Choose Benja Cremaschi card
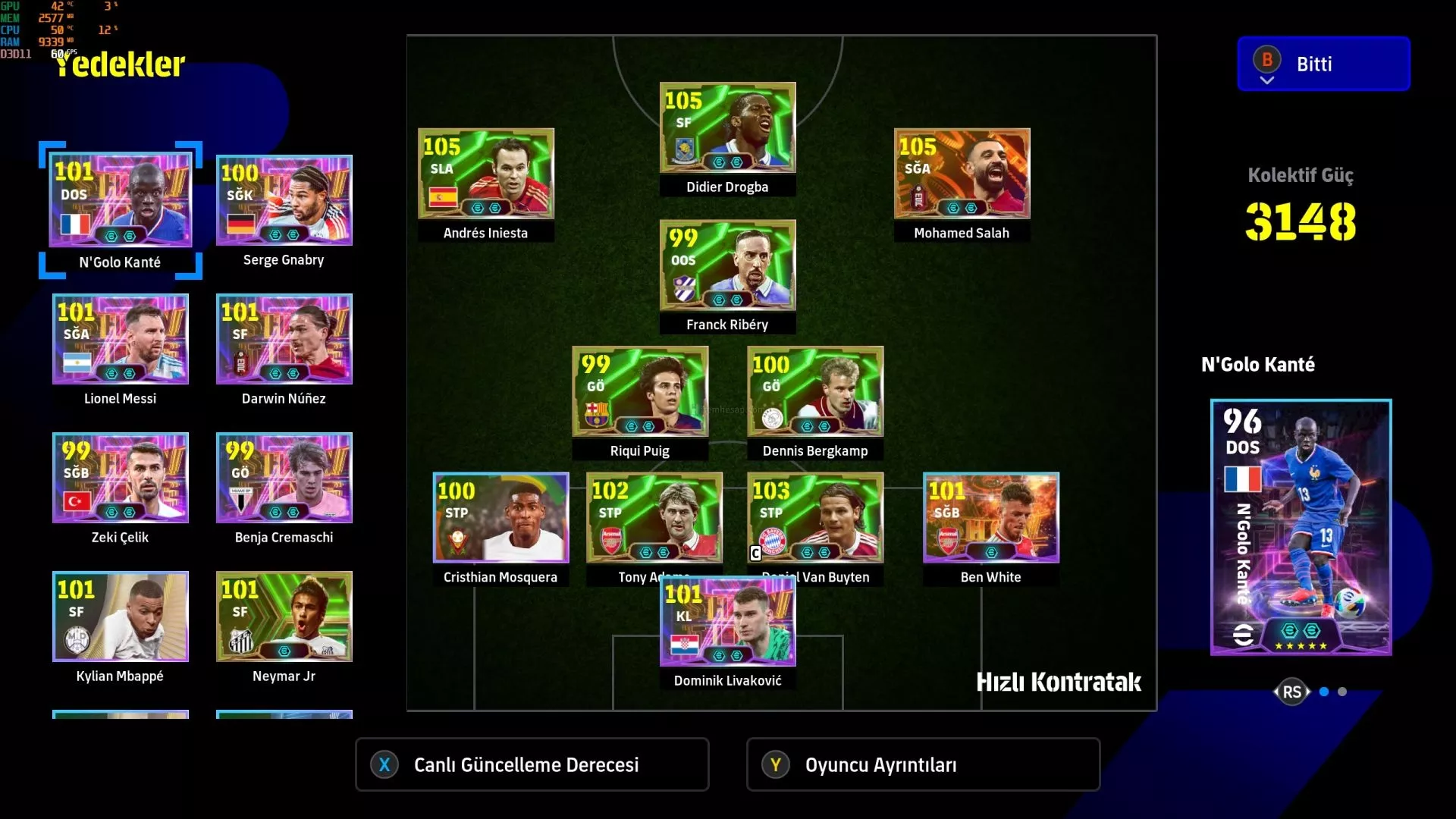Image resolution: width=1456 pixels, height=819 pixels. point(284,478)
